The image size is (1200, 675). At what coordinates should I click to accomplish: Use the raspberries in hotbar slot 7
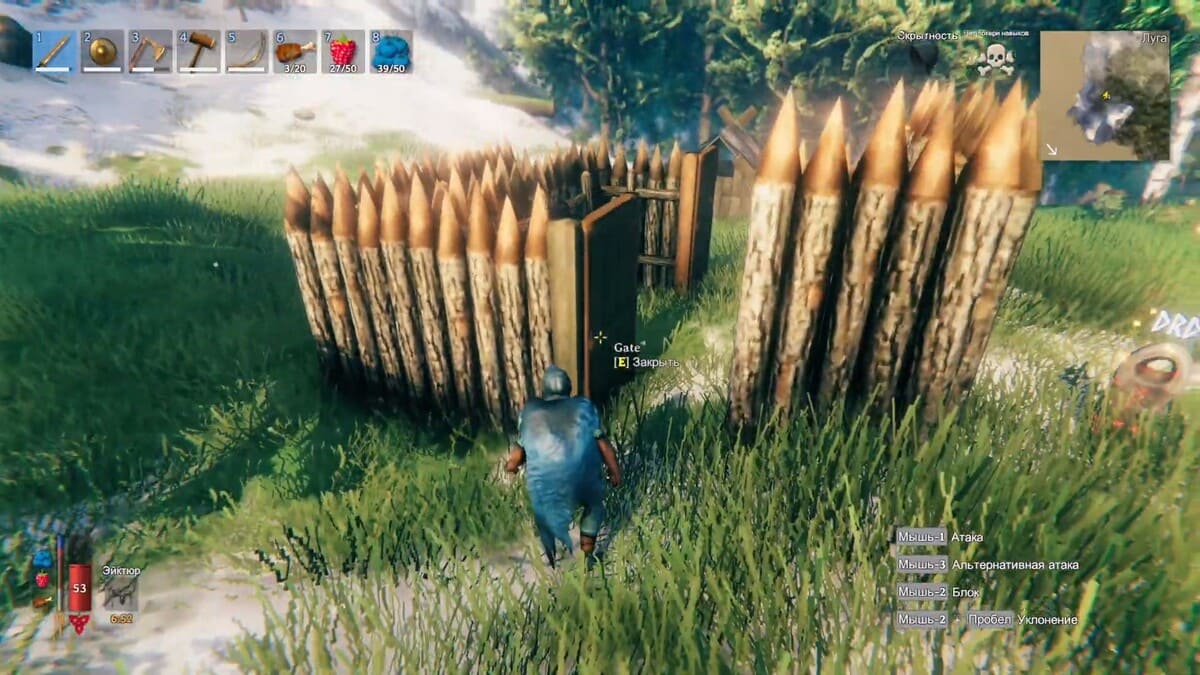click(x=343, y=51)
